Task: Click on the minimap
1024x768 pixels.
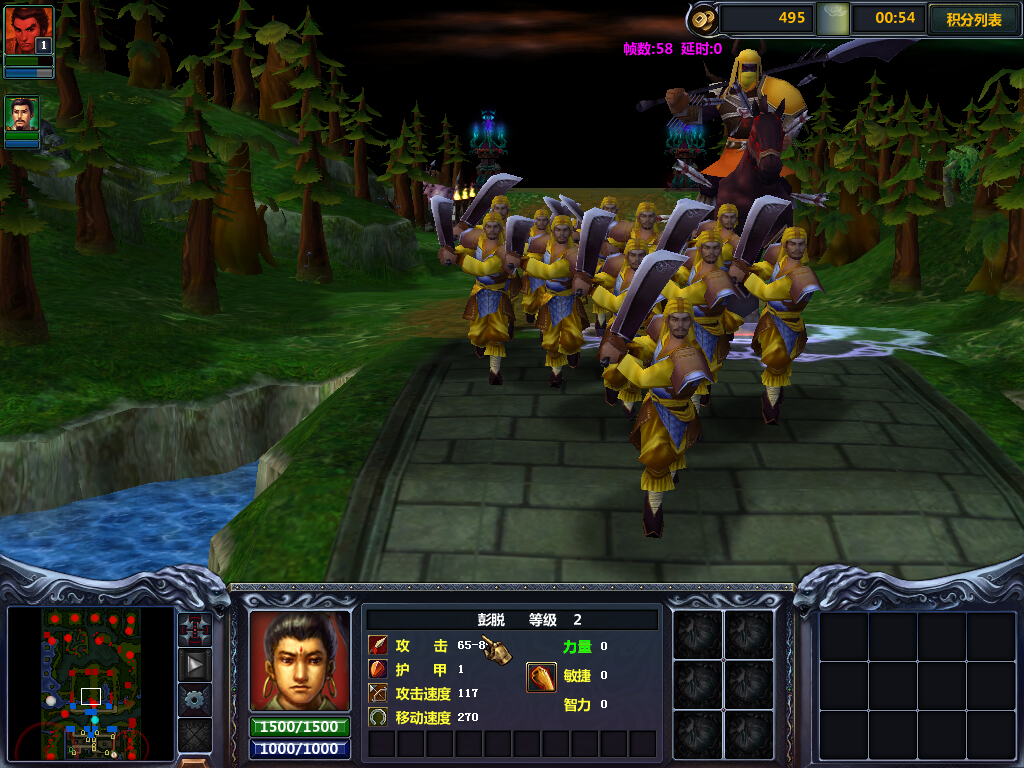Action: (x=91, y=683)
